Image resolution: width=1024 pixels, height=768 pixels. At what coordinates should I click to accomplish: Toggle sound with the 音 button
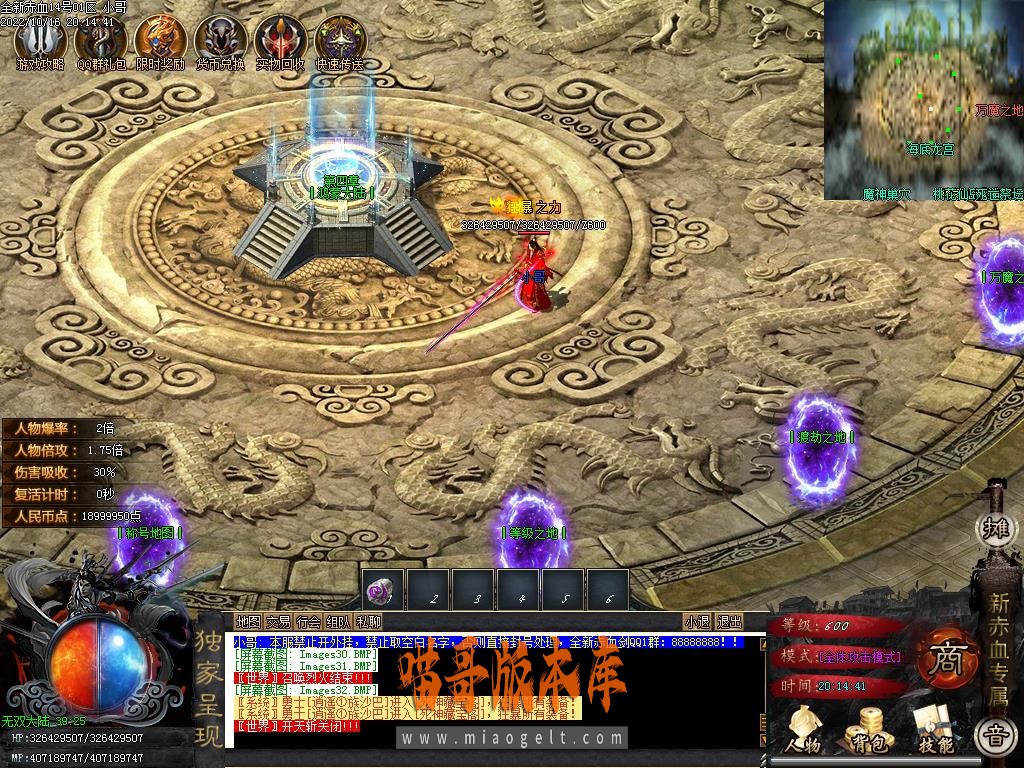pyautogui.click(x=995, y=735)
